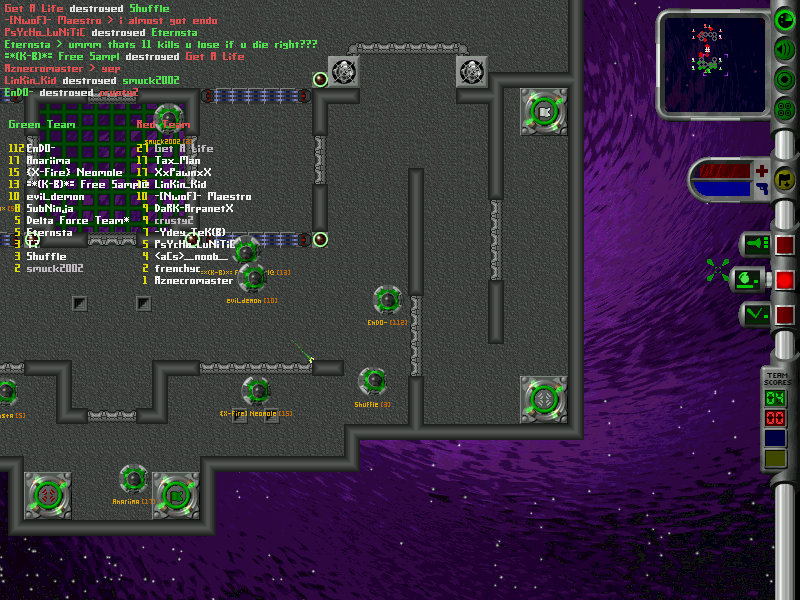Click SubNinja in the Green Team roster
Viewport: 800px width, 600px height.
pyautogui.click(x=50, y=208)
